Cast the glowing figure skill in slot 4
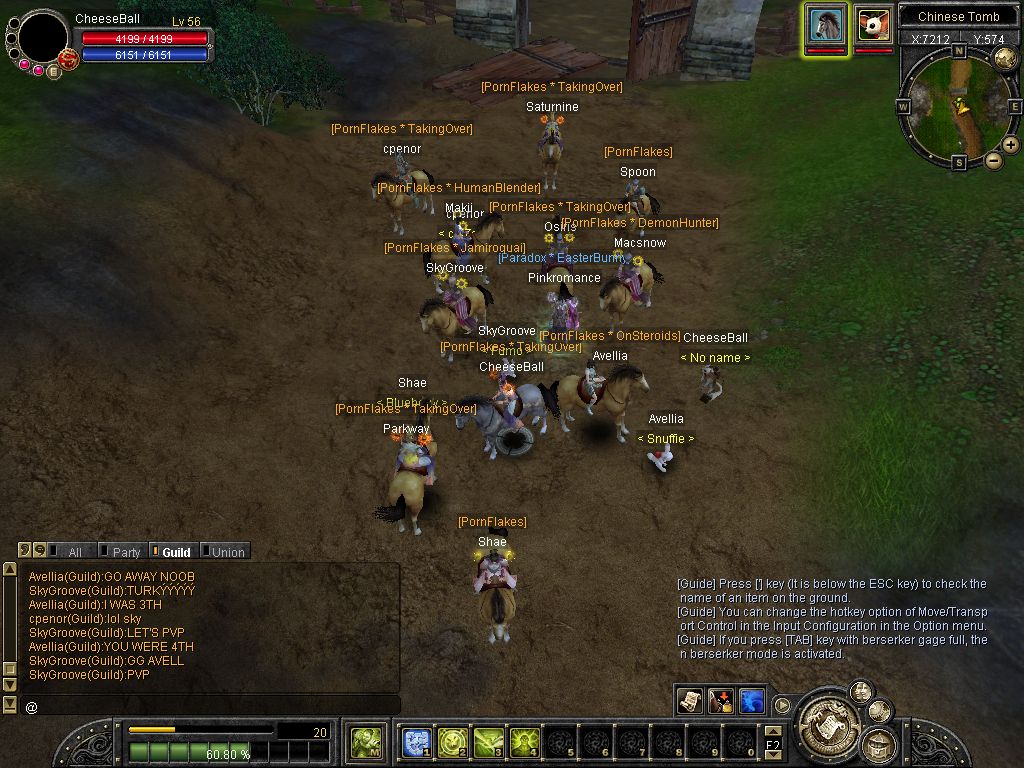The image size is (1024, 768). tap(525, 742)
